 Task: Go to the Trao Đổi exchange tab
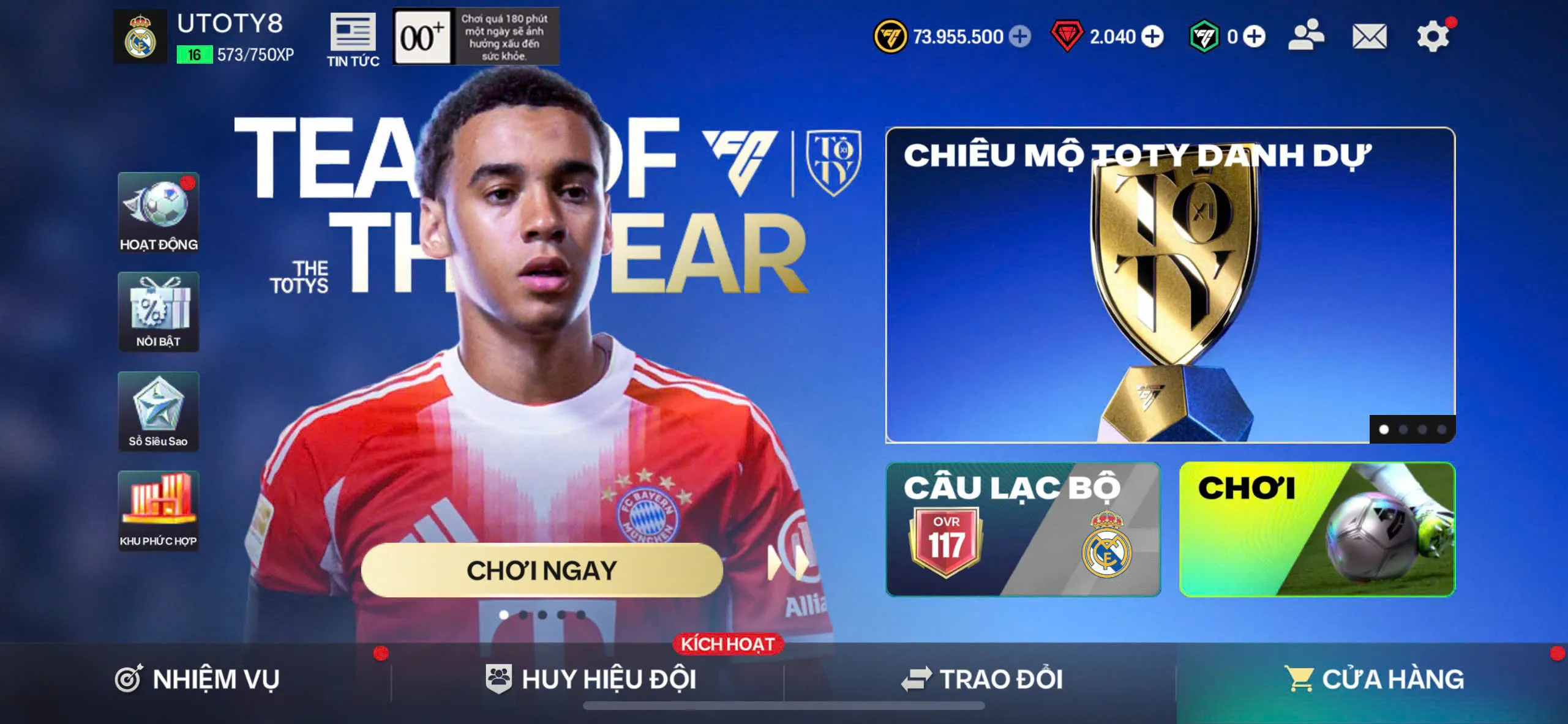click(x=981, y=679)
